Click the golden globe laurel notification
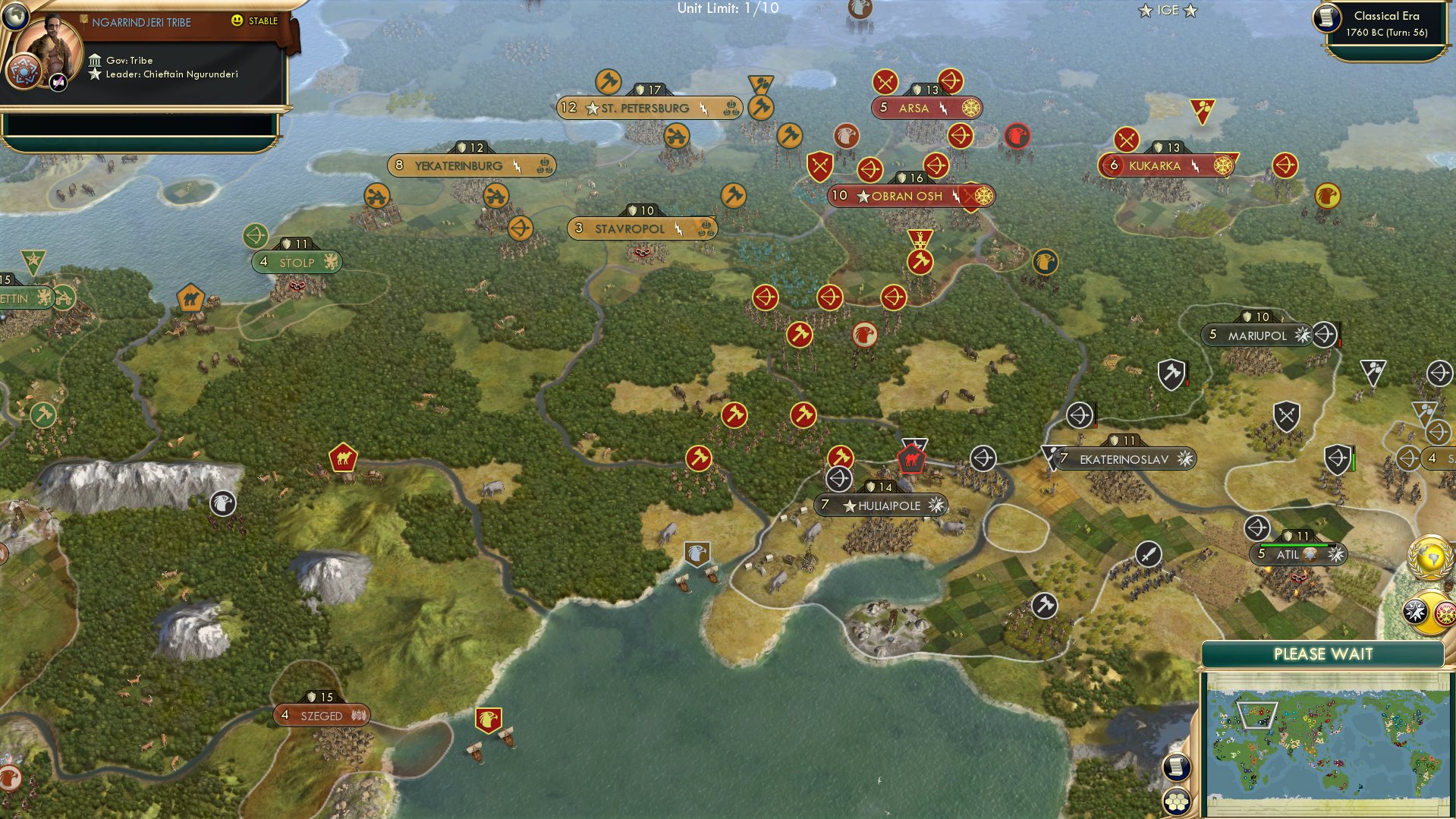Viewport: 1456px width, 819px height. pos(1431,558)
